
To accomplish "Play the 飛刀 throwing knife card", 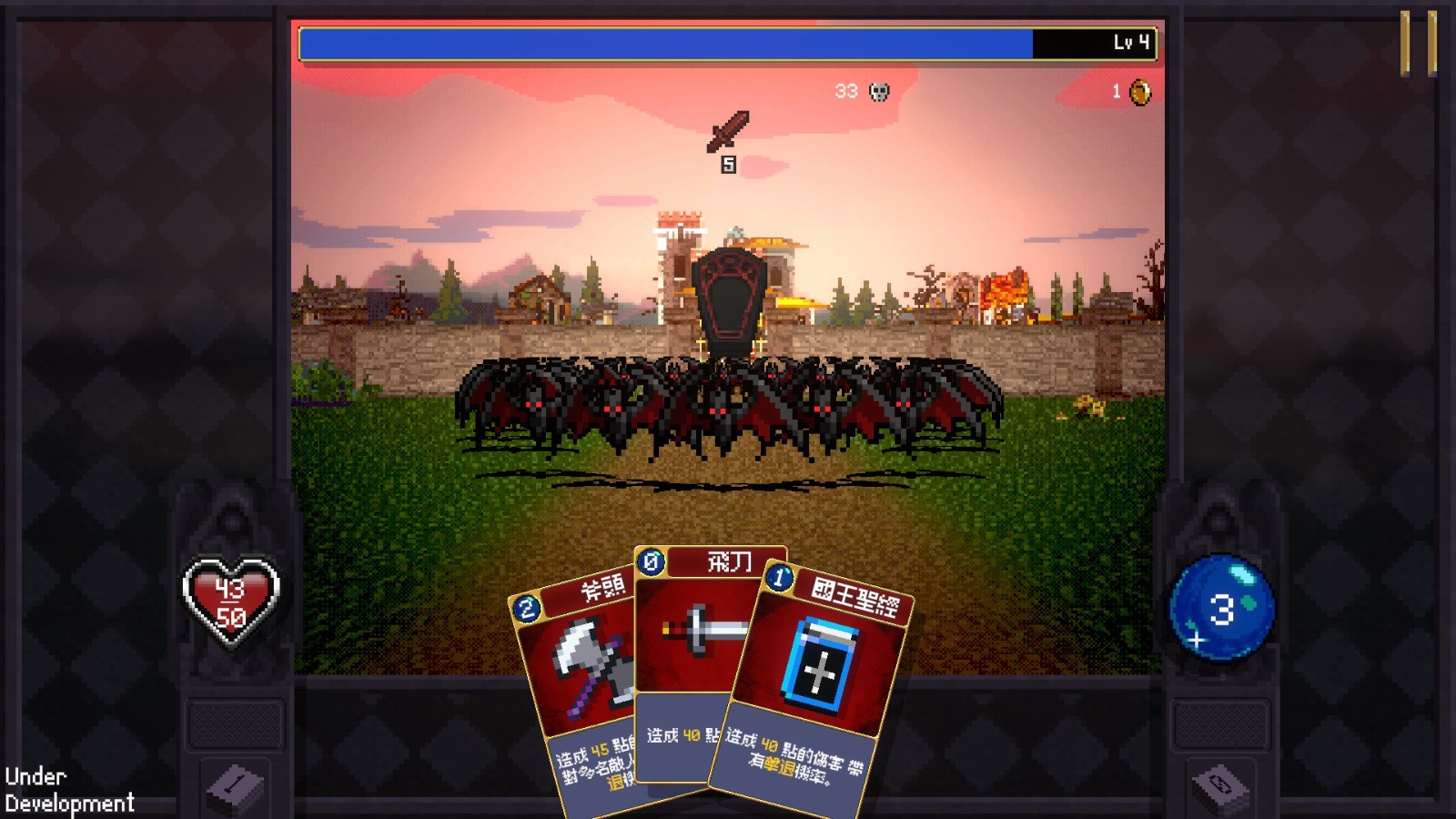I will tap(696, 637).
